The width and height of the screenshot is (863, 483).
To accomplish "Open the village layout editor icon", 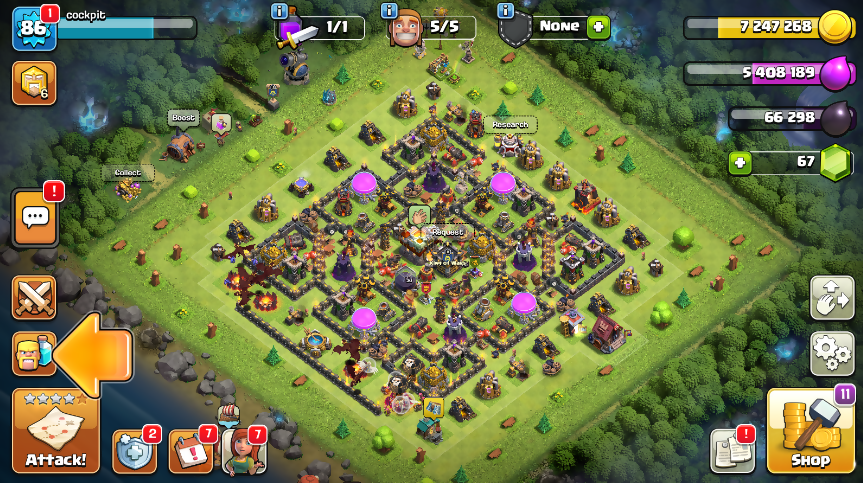I will click(x=832, y=298).
